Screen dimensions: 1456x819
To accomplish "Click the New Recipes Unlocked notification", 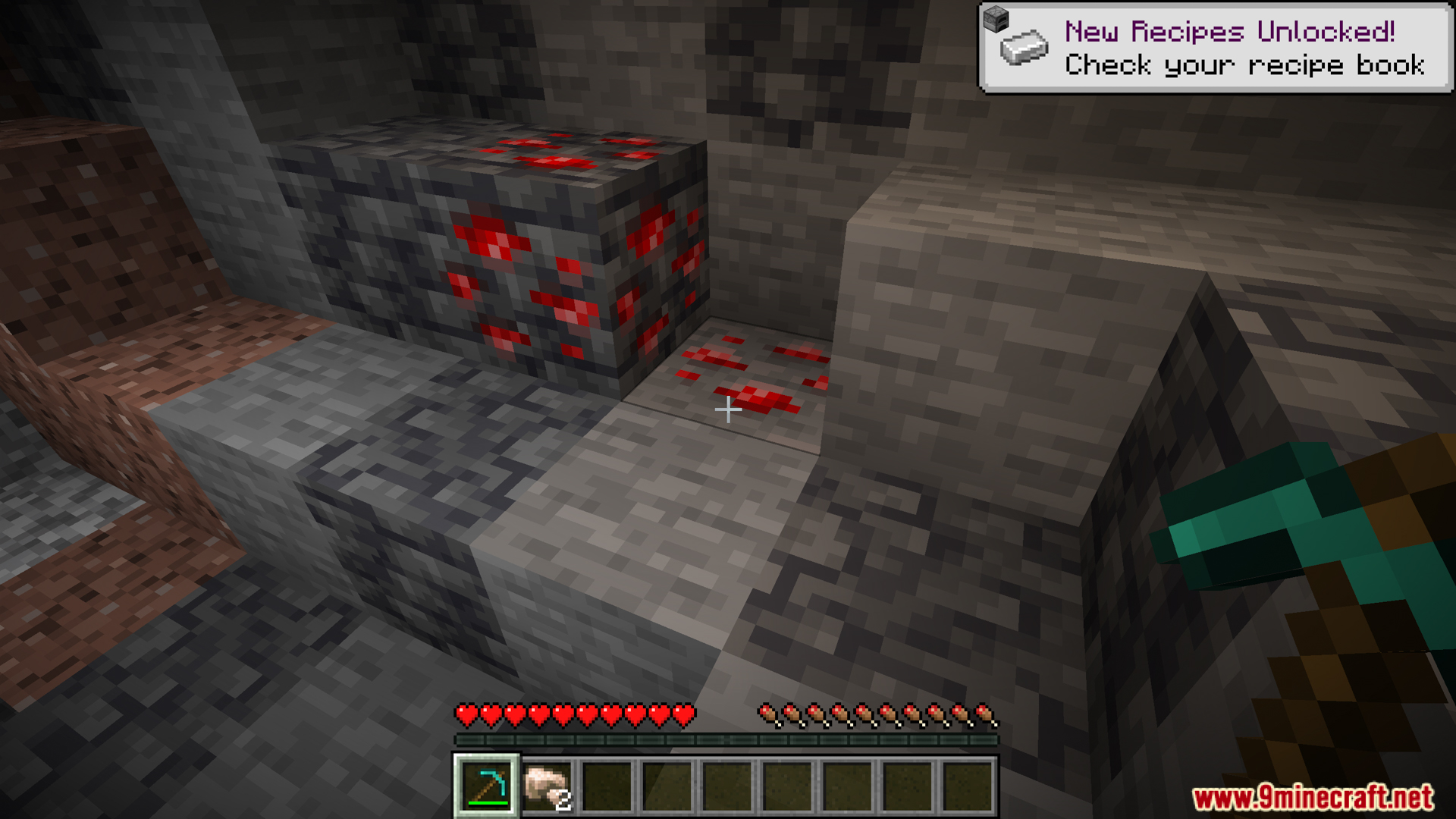I will tap(1215, 48).
